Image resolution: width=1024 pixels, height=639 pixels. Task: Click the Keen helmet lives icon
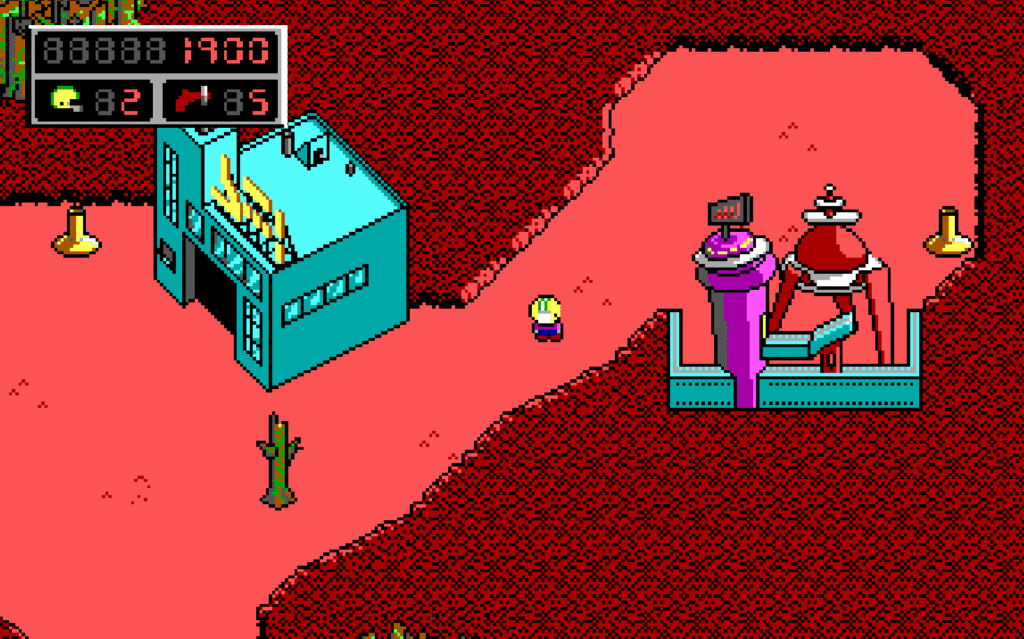point(66,99)
